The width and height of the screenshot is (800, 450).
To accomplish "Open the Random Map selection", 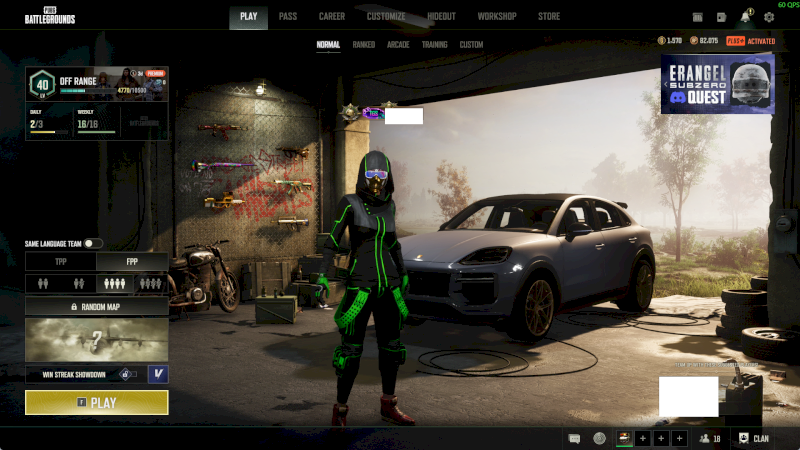I will [x=96, y=307].
